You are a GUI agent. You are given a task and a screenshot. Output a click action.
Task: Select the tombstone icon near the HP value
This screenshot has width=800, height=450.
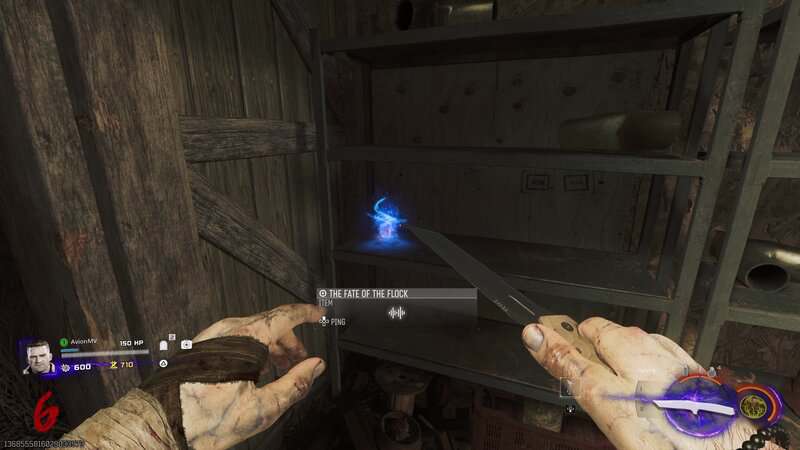[164, 345]
